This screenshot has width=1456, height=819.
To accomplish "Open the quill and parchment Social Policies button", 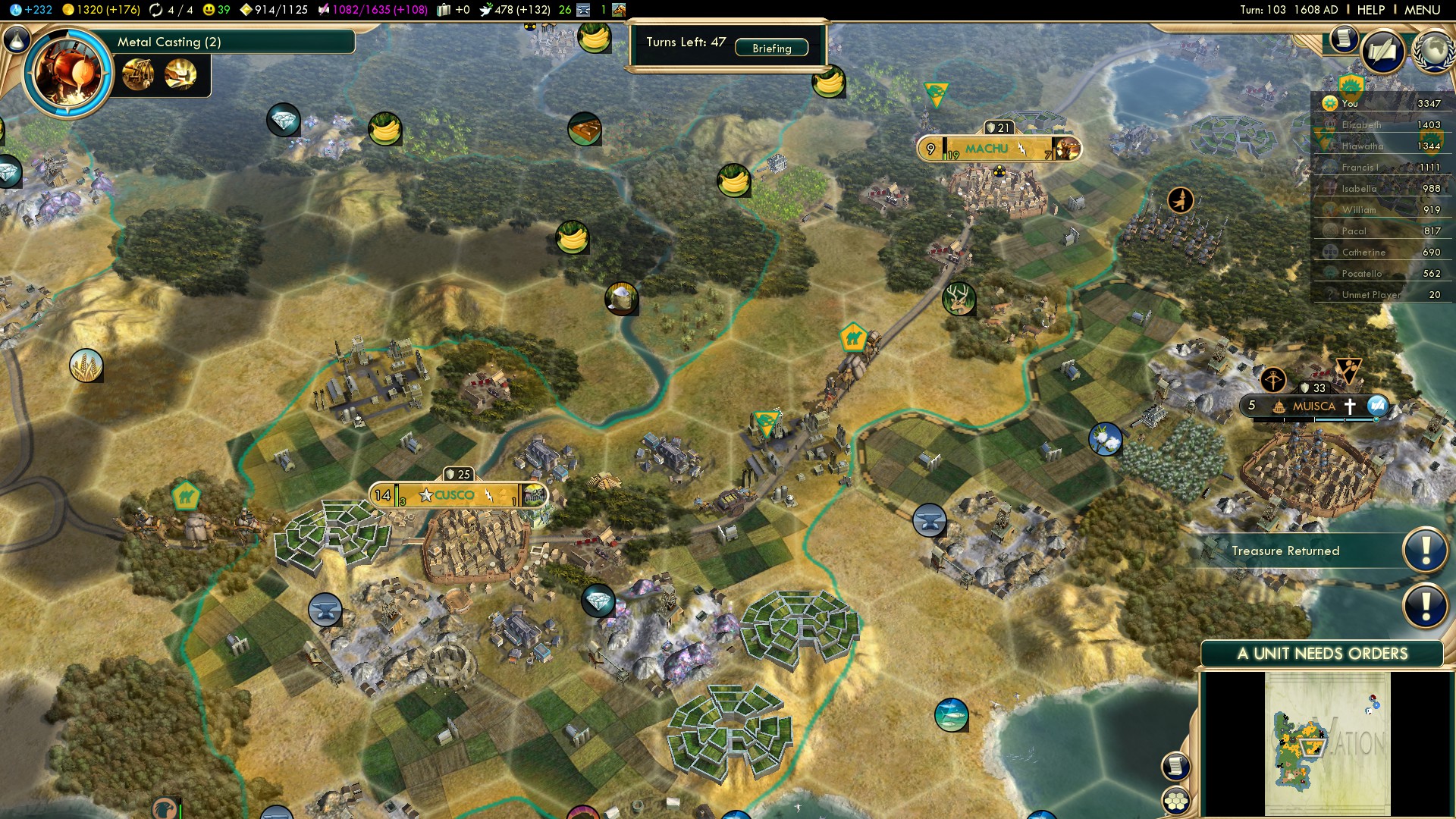I will pos(1382,52).
